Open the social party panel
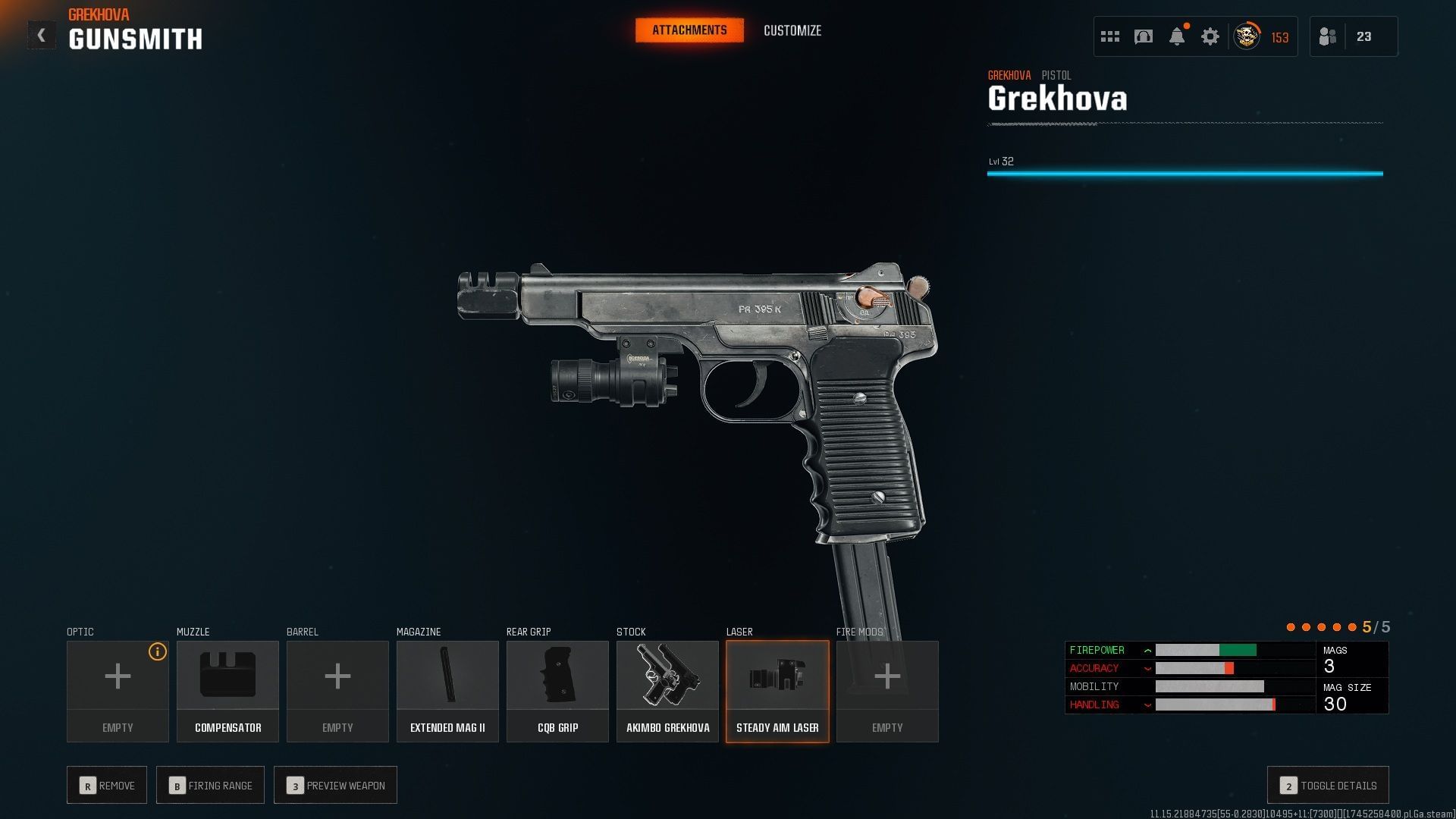This screenshot has width=1456, height=819. tap(1353, 36)
